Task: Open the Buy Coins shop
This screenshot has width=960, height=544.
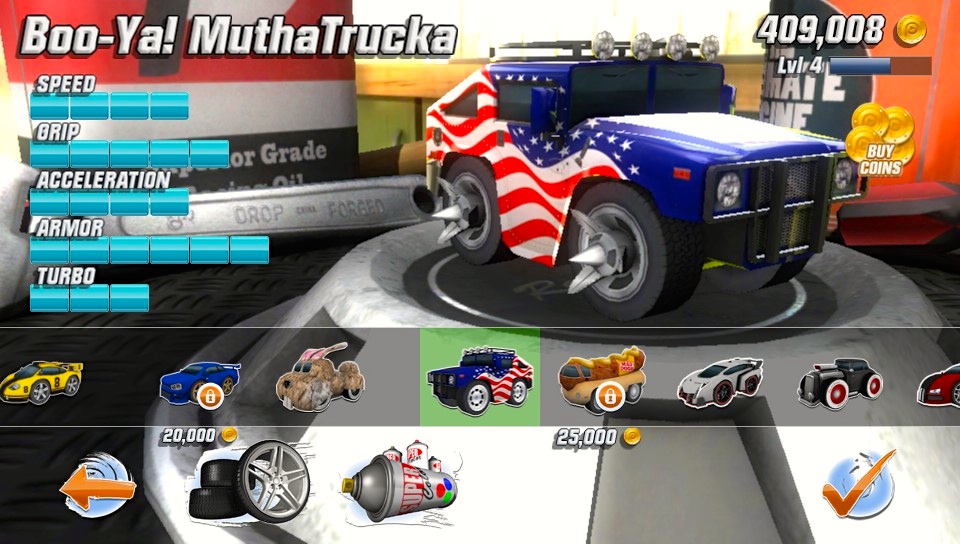Action: point(875,141)
